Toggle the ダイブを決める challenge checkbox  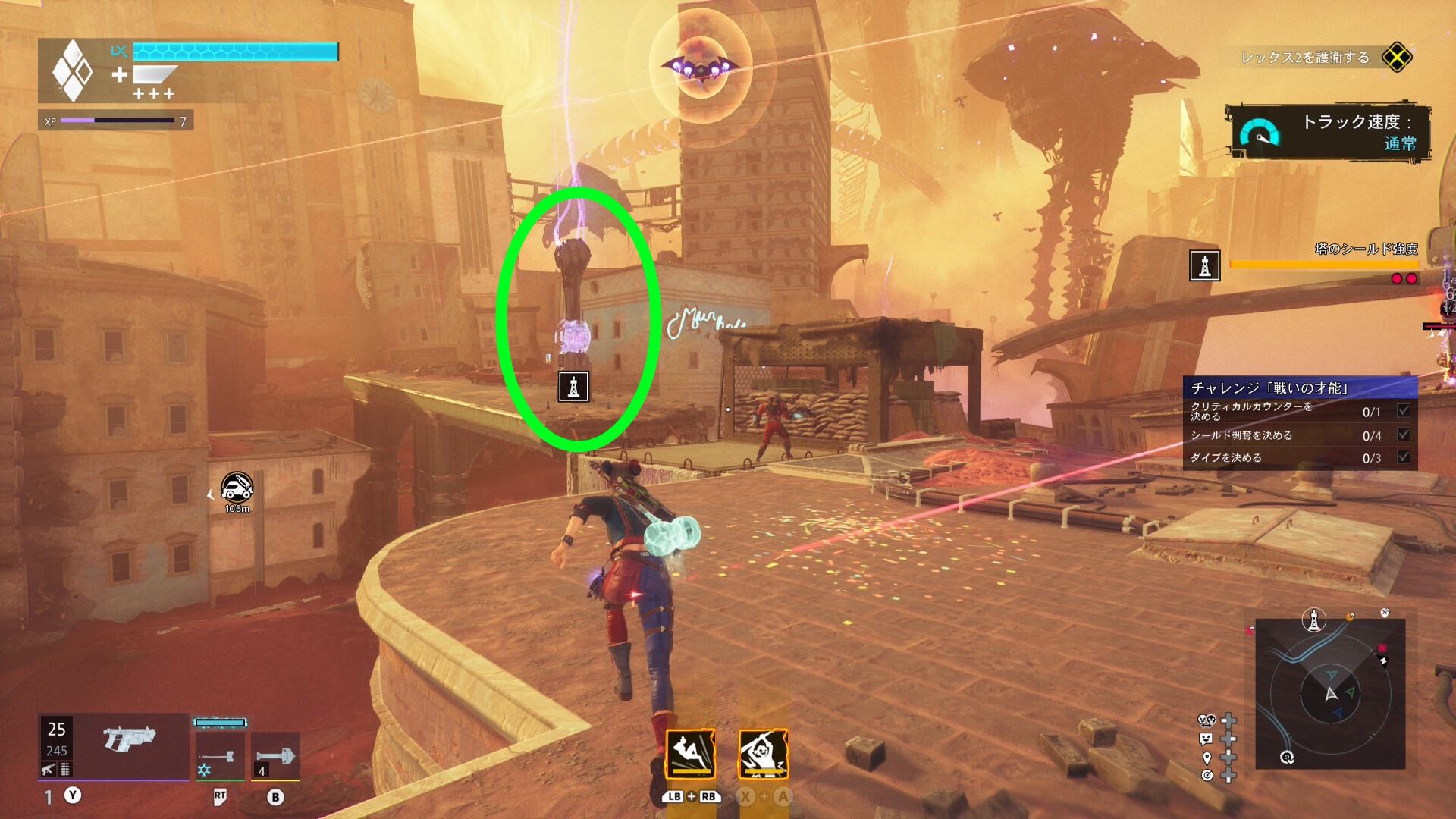coord(1404,457)
